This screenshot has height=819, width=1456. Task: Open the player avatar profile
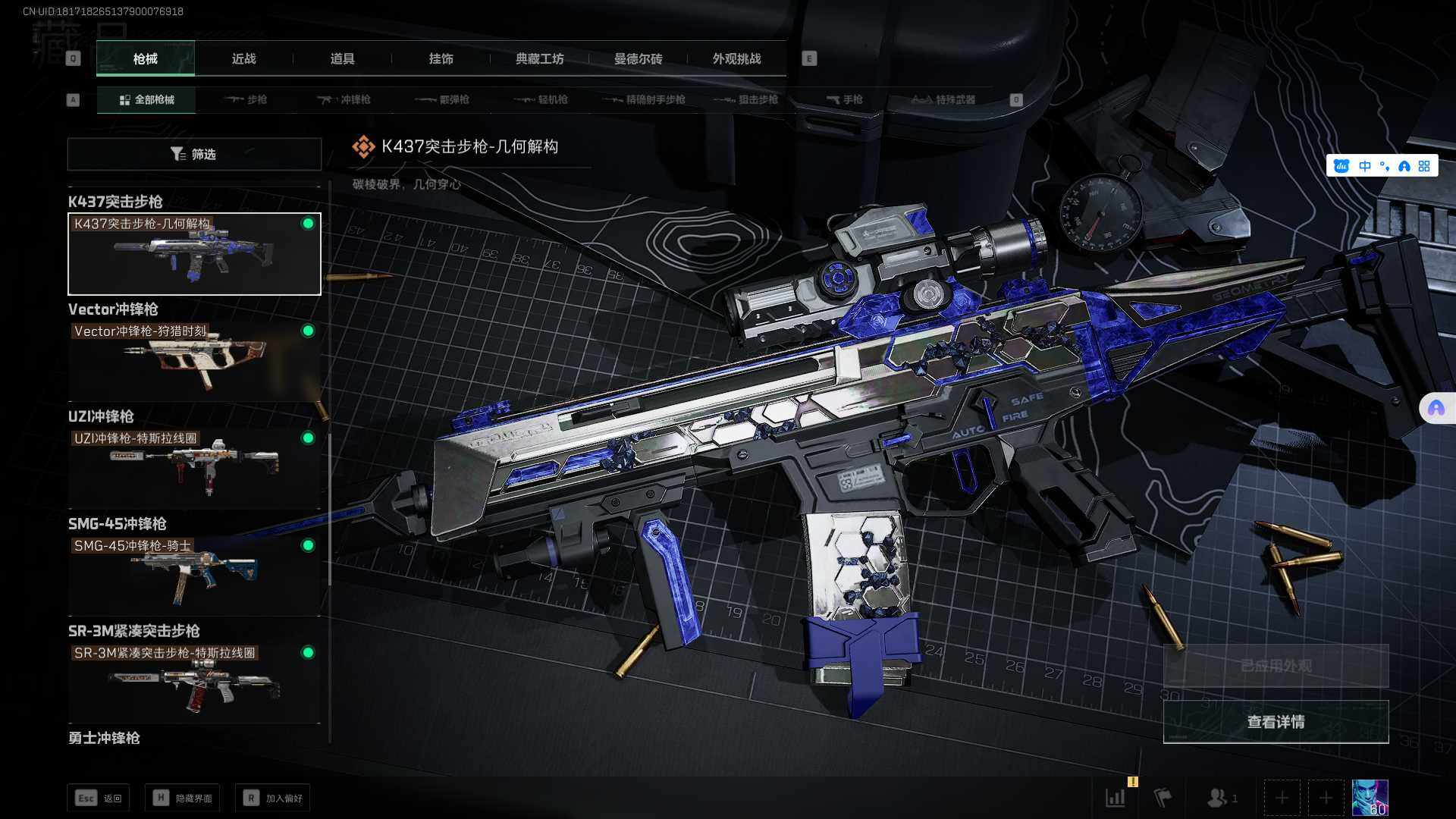[1370, 798]
